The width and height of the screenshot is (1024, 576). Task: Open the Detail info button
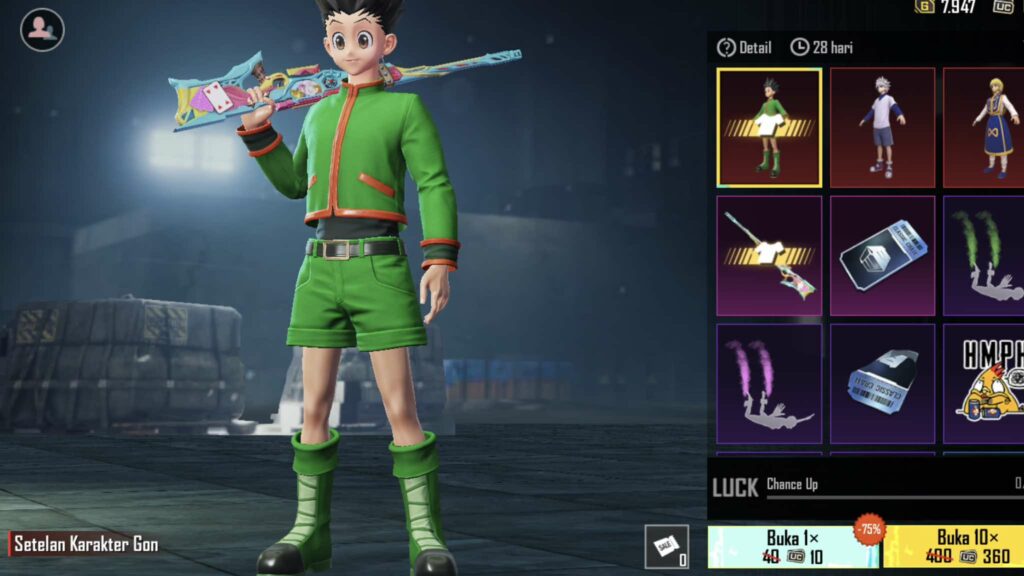[743, 47]
